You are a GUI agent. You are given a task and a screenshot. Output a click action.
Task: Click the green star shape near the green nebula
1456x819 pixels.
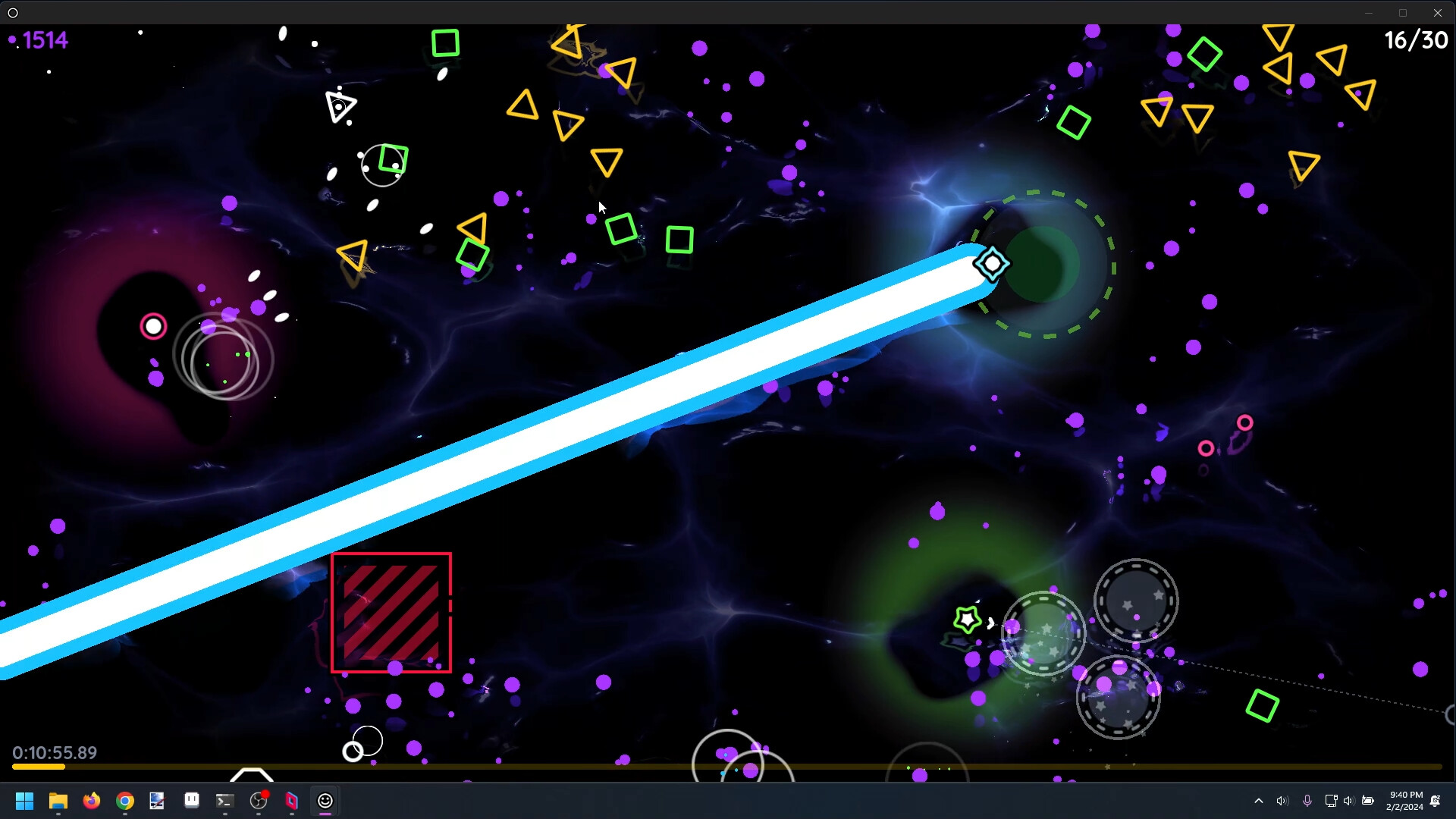tap(966, 620)
